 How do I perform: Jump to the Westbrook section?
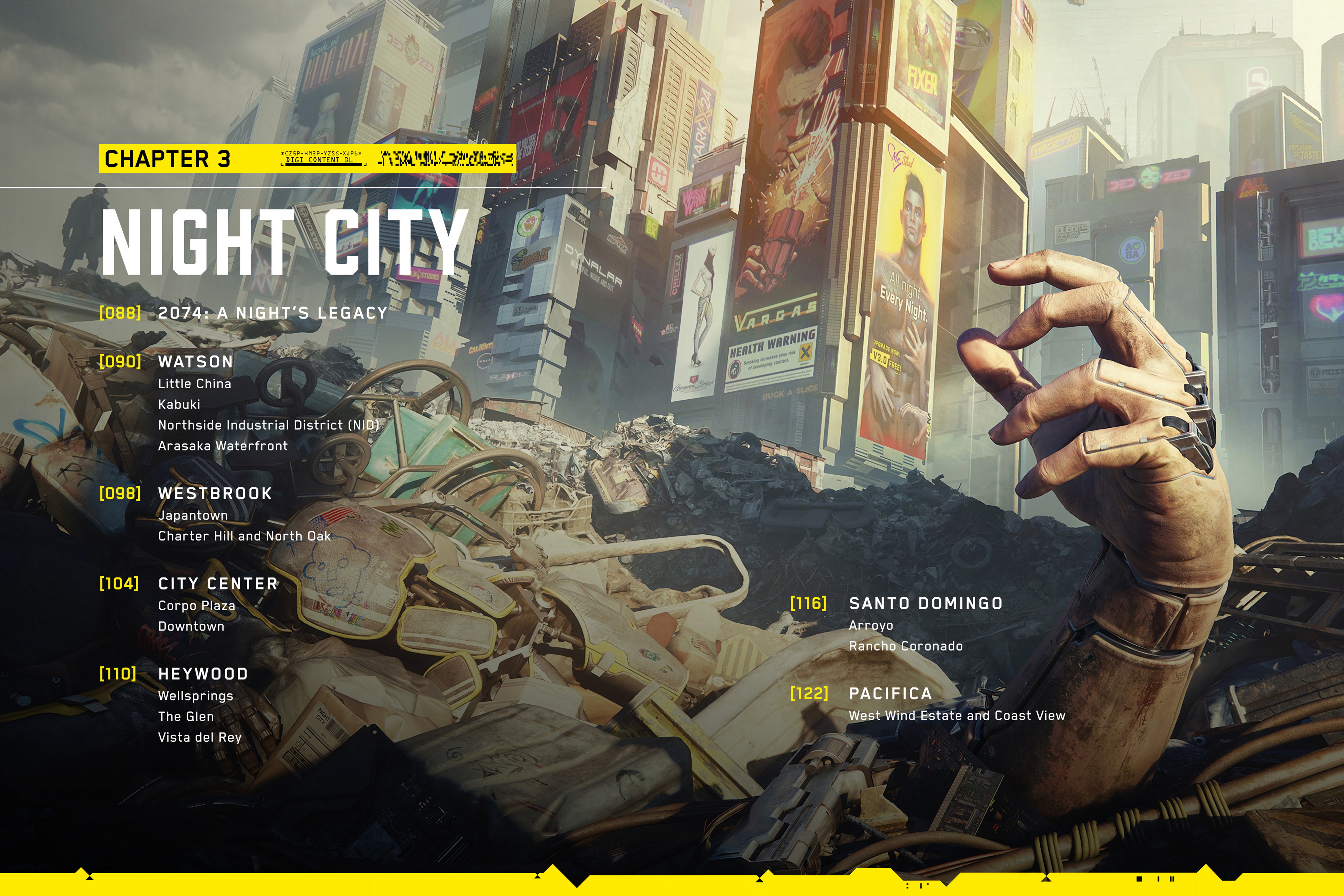(215, 493)
